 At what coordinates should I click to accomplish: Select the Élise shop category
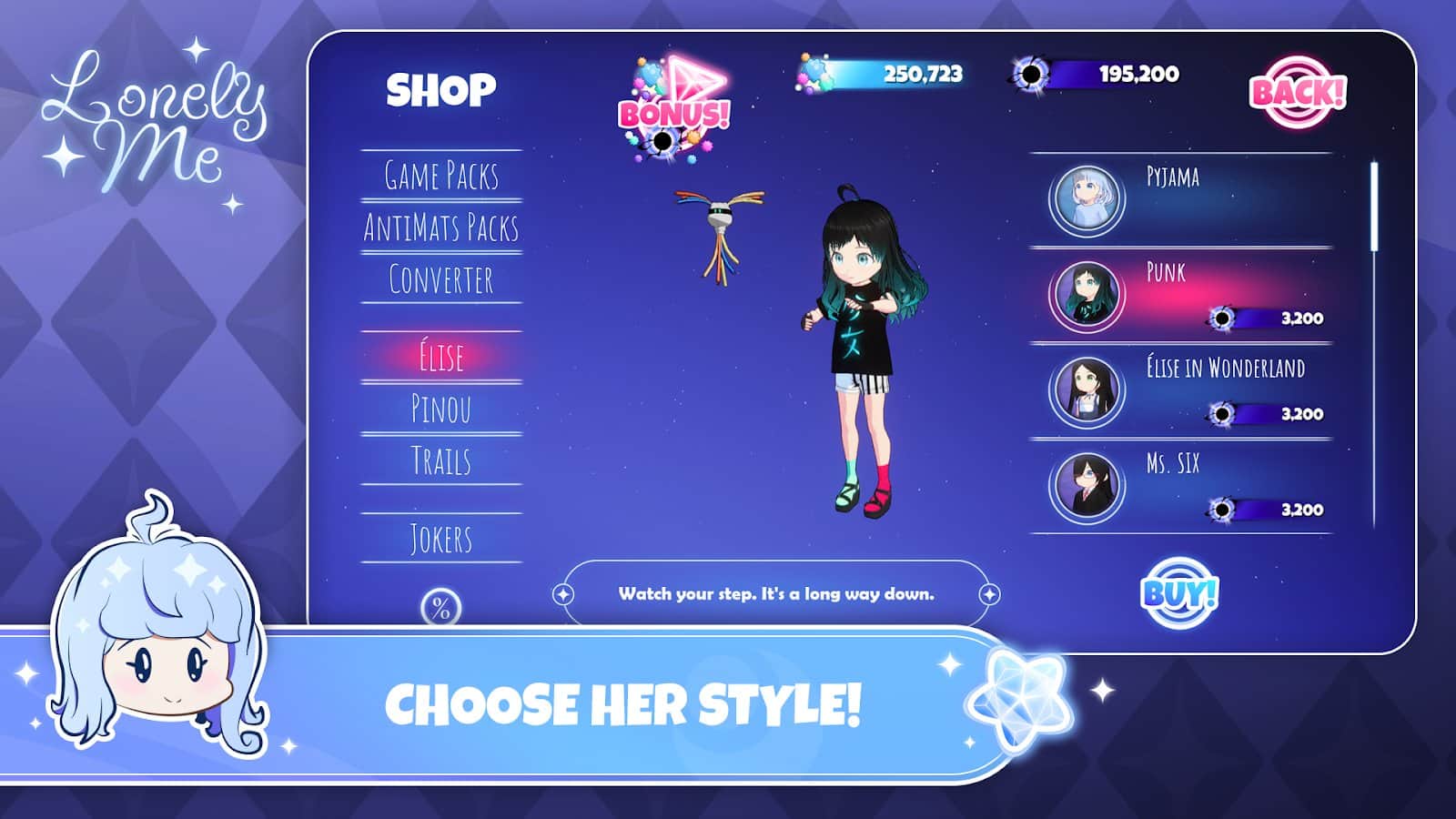coord(441,357)
